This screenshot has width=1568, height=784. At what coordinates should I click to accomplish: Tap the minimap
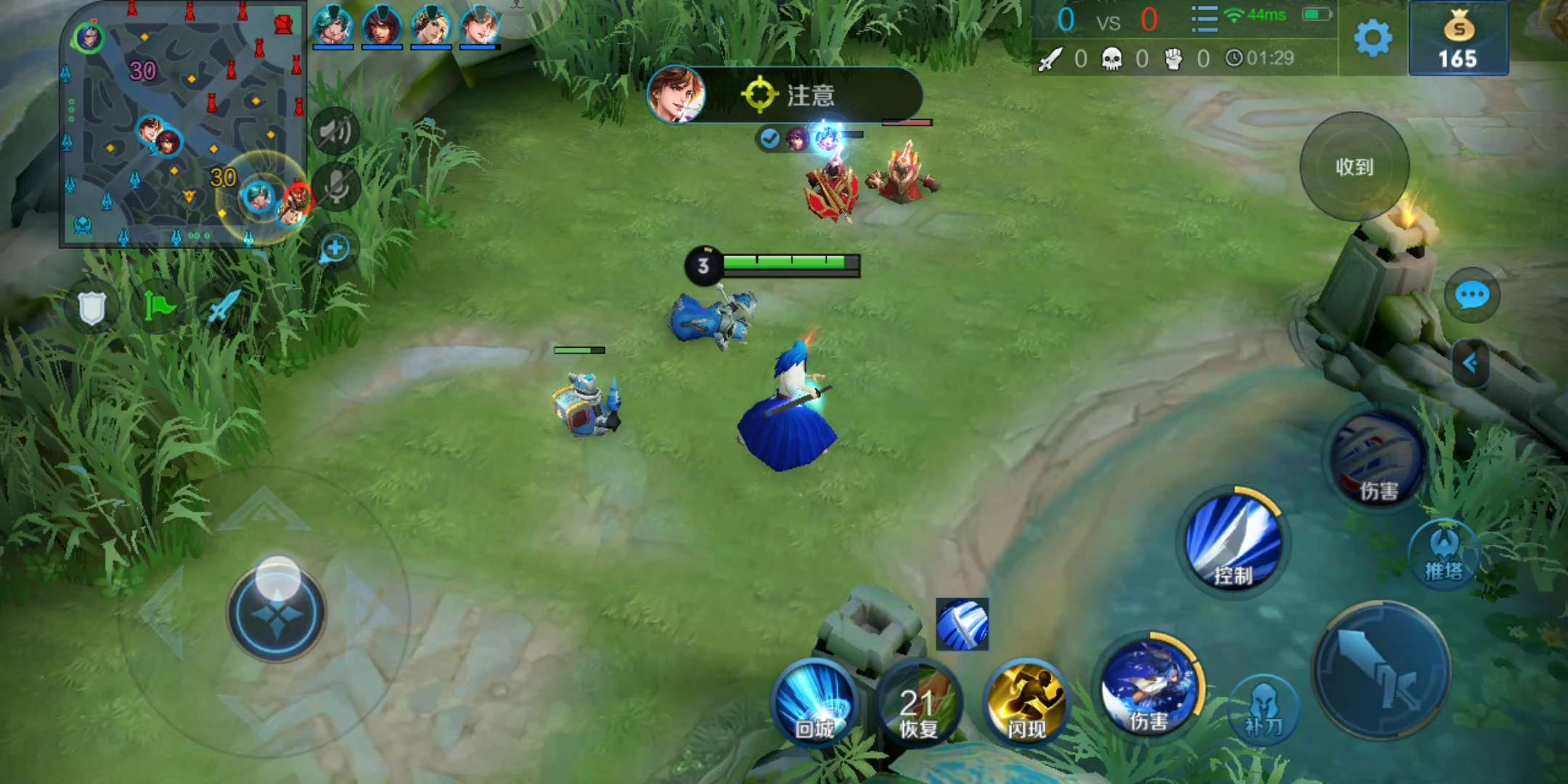coord(181,125)
